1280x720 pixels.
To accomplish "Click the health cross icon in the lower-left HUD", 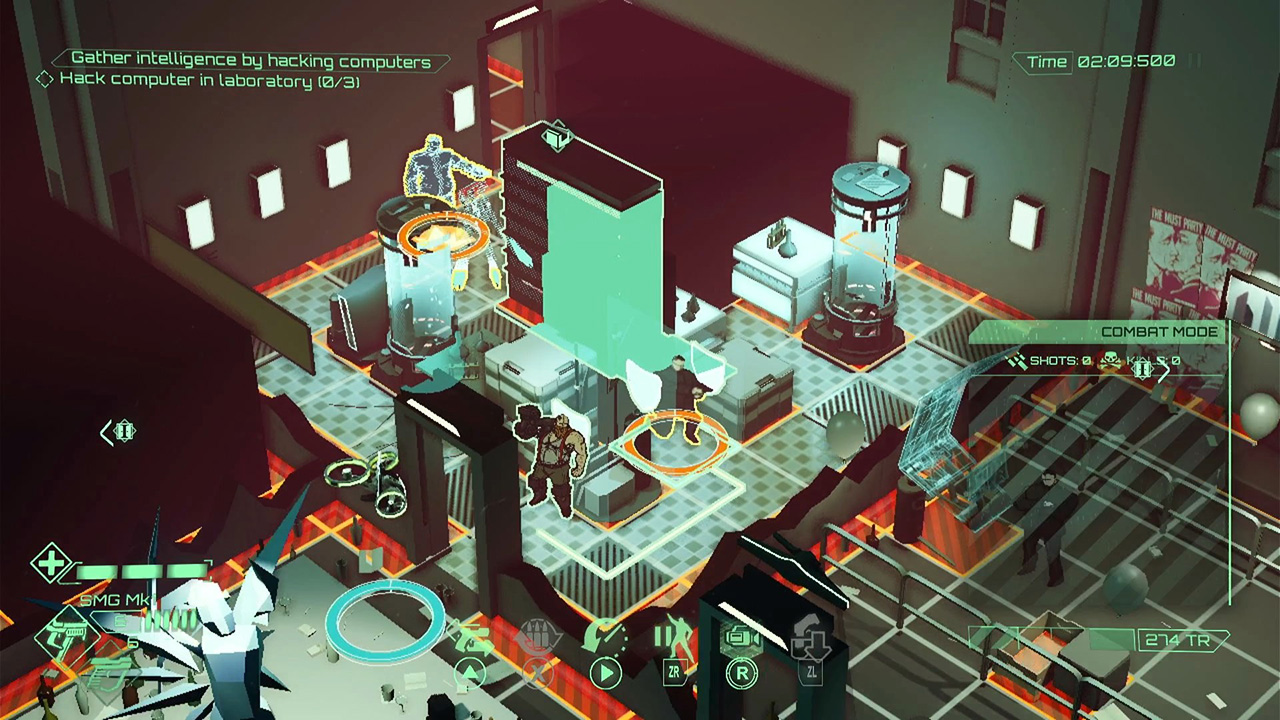I will tap(51, 564).
